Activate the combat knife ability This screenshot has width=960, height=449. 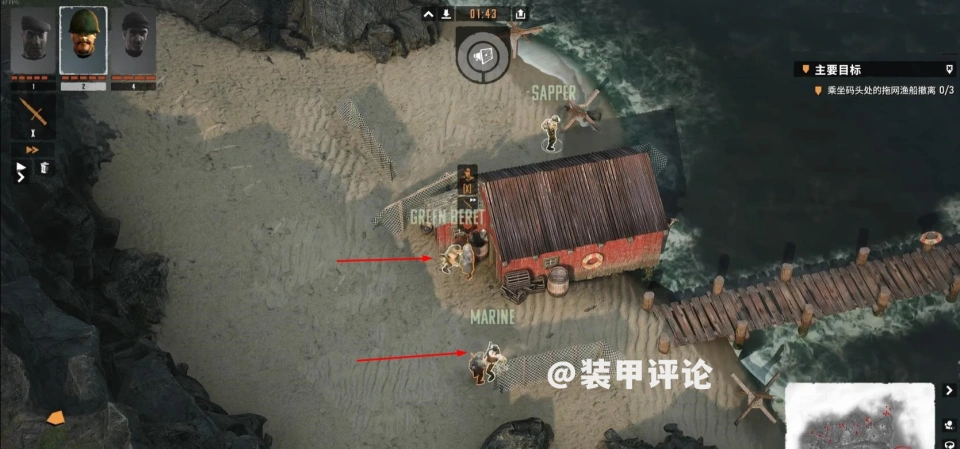[33, 113]
